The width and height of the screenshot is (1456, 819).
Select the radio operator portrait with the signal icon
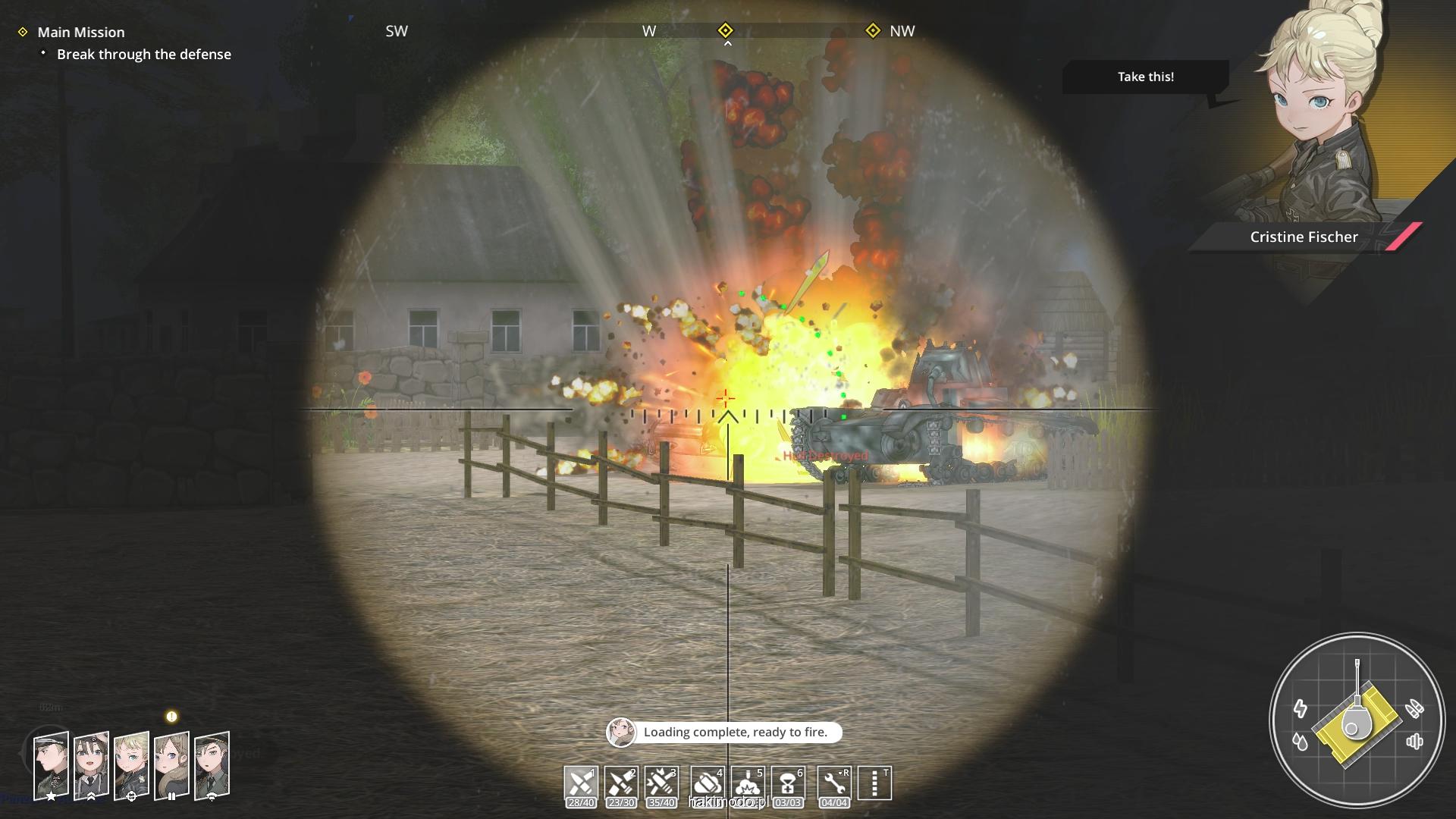pos(212,764)
